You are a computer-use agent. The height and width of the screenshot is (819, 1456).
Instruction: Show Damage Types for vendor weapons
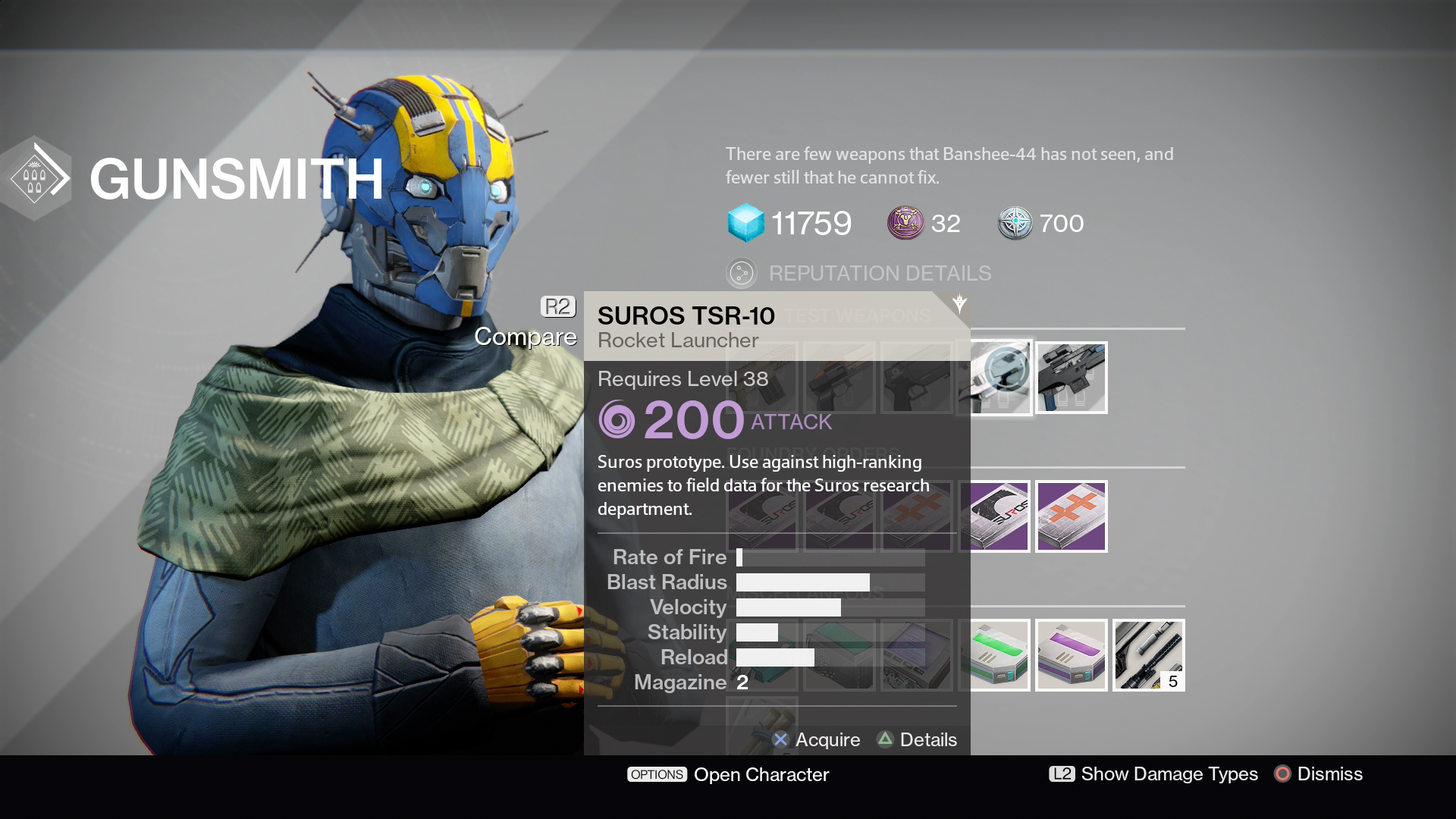(x=1153, y=773)
